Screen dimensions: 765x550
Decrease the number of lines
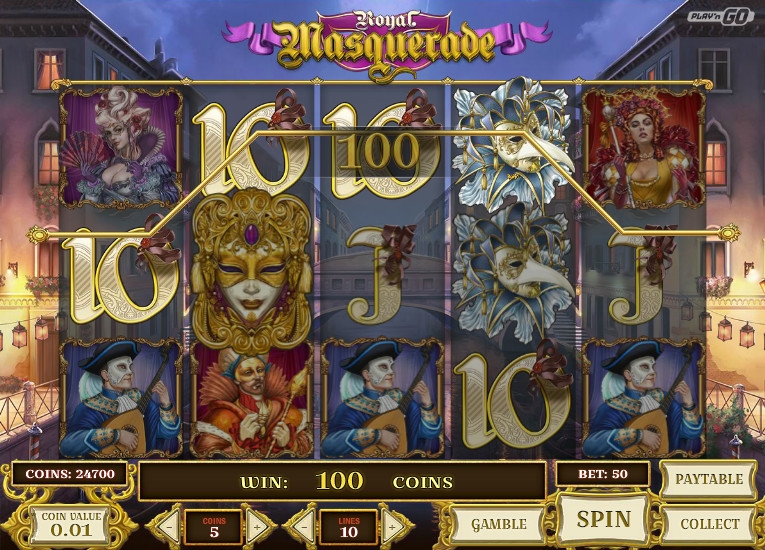[302, 524]
